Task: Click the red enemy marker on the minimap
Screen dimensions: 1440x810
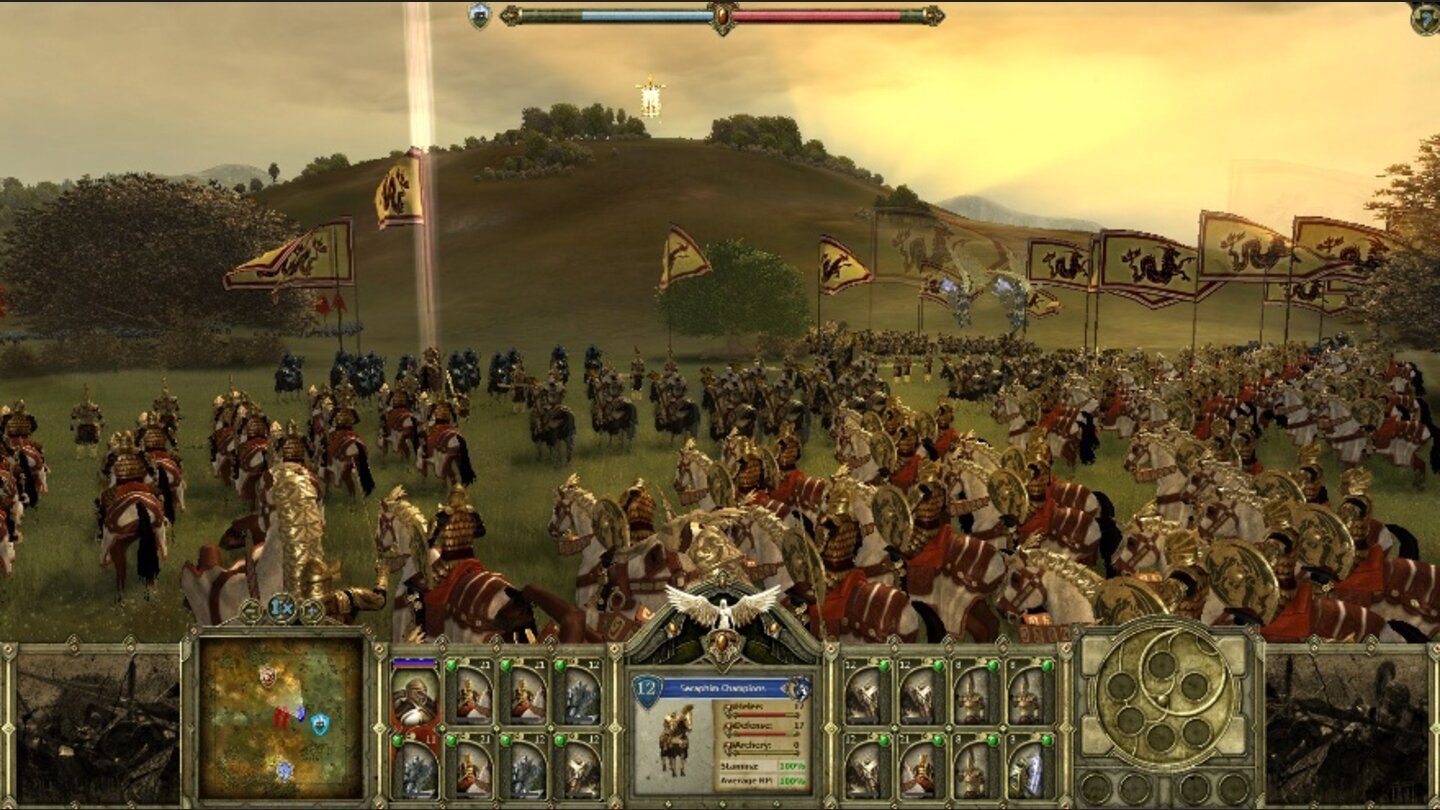Action: pos(281,718)
